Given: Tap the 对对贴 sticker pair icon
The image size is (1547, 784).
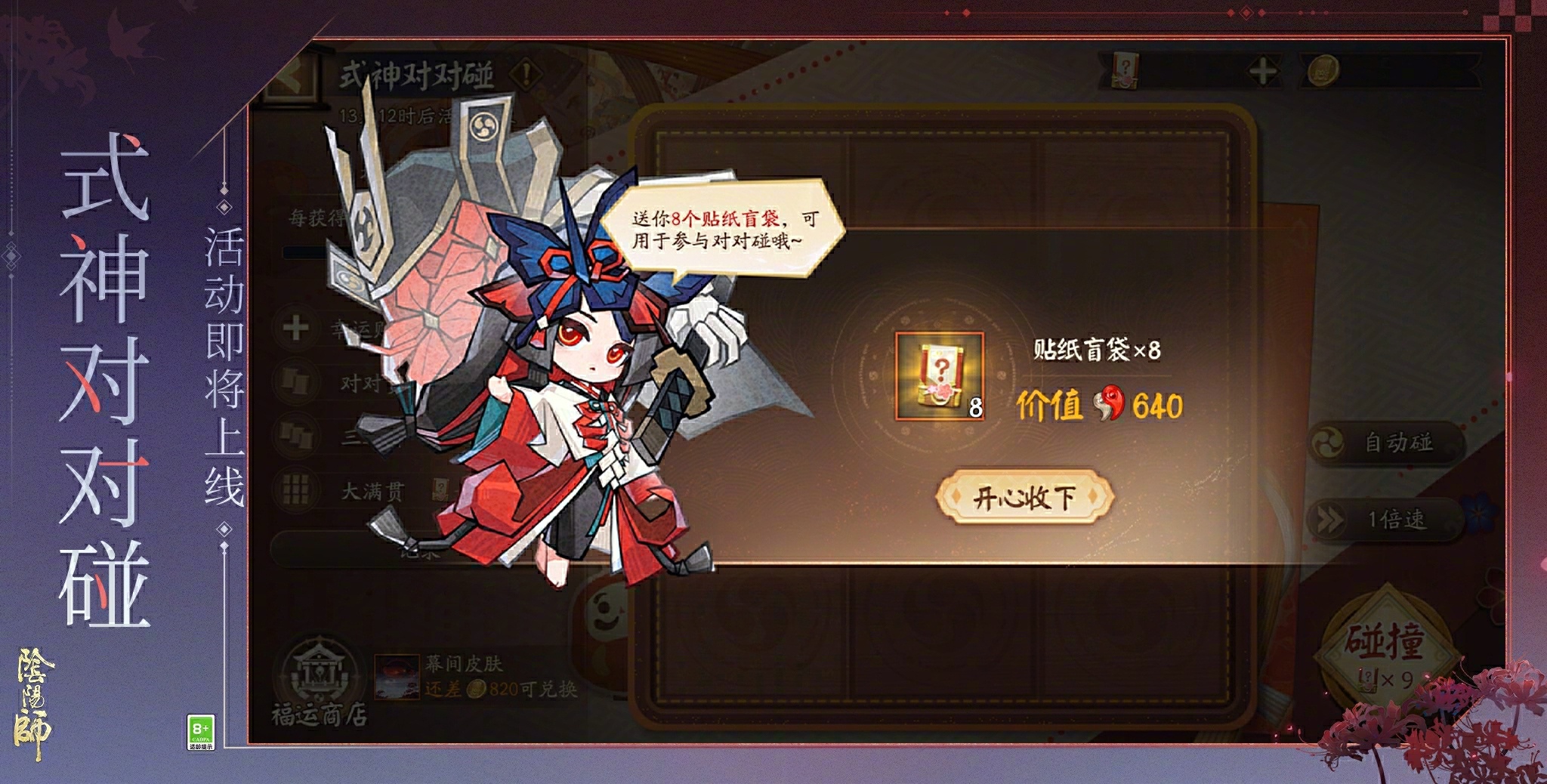Looking at the screenshot, I should [x=295, y=380].
